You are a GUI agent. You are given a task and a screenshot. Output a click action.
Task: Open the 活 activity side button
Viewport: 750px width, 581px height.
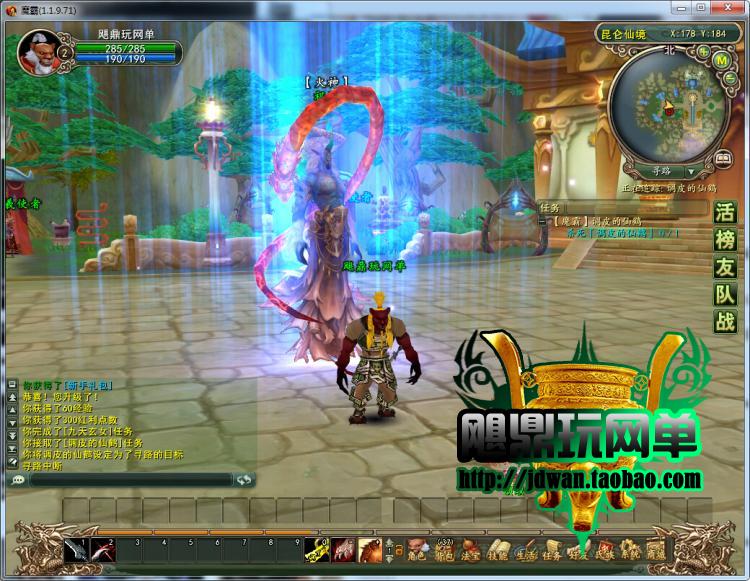725,213
